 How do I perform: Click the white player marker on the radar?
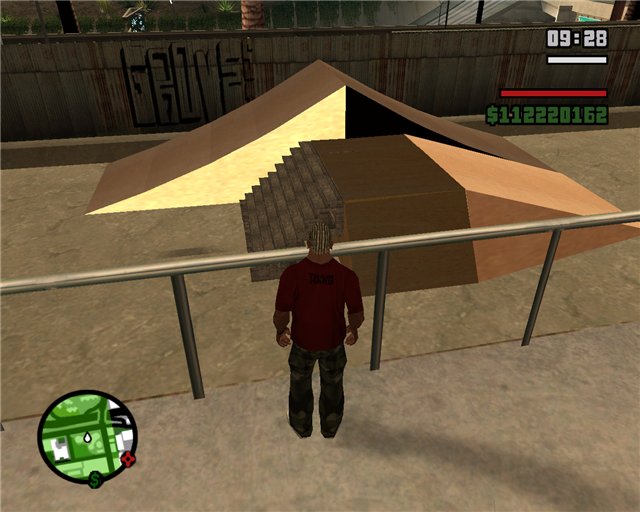(x=89, y=437)
